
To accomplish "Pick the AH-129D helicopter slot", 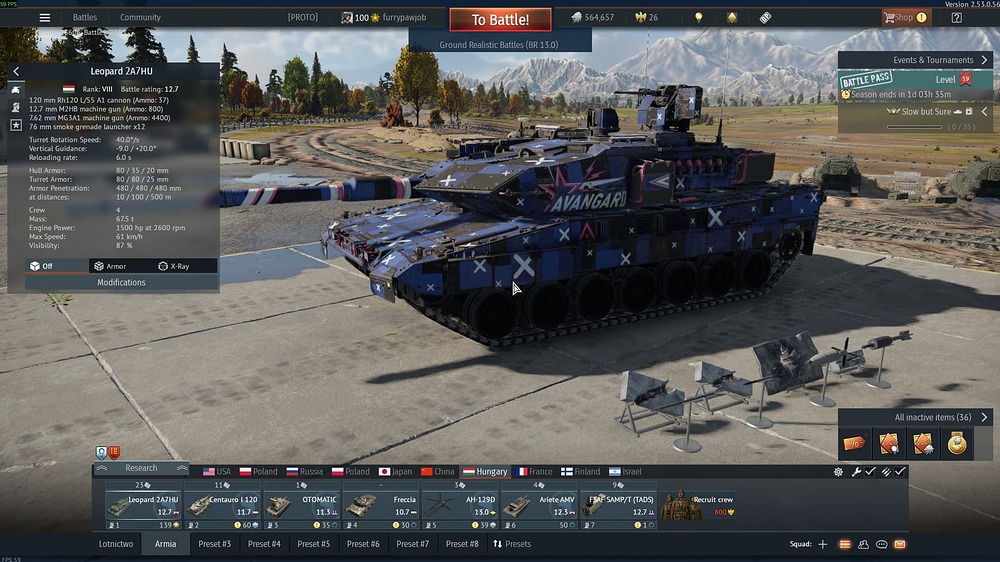I will [459, 506].
